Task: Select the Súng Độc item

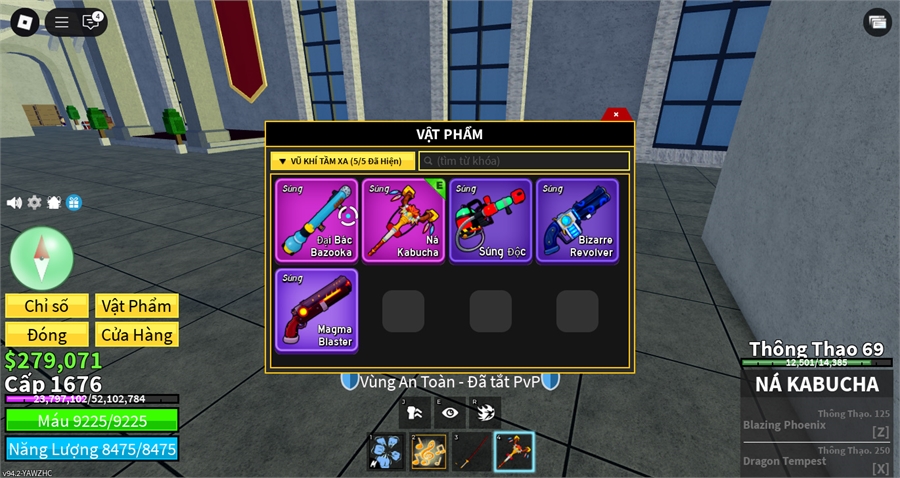Action: click(490, 220)
